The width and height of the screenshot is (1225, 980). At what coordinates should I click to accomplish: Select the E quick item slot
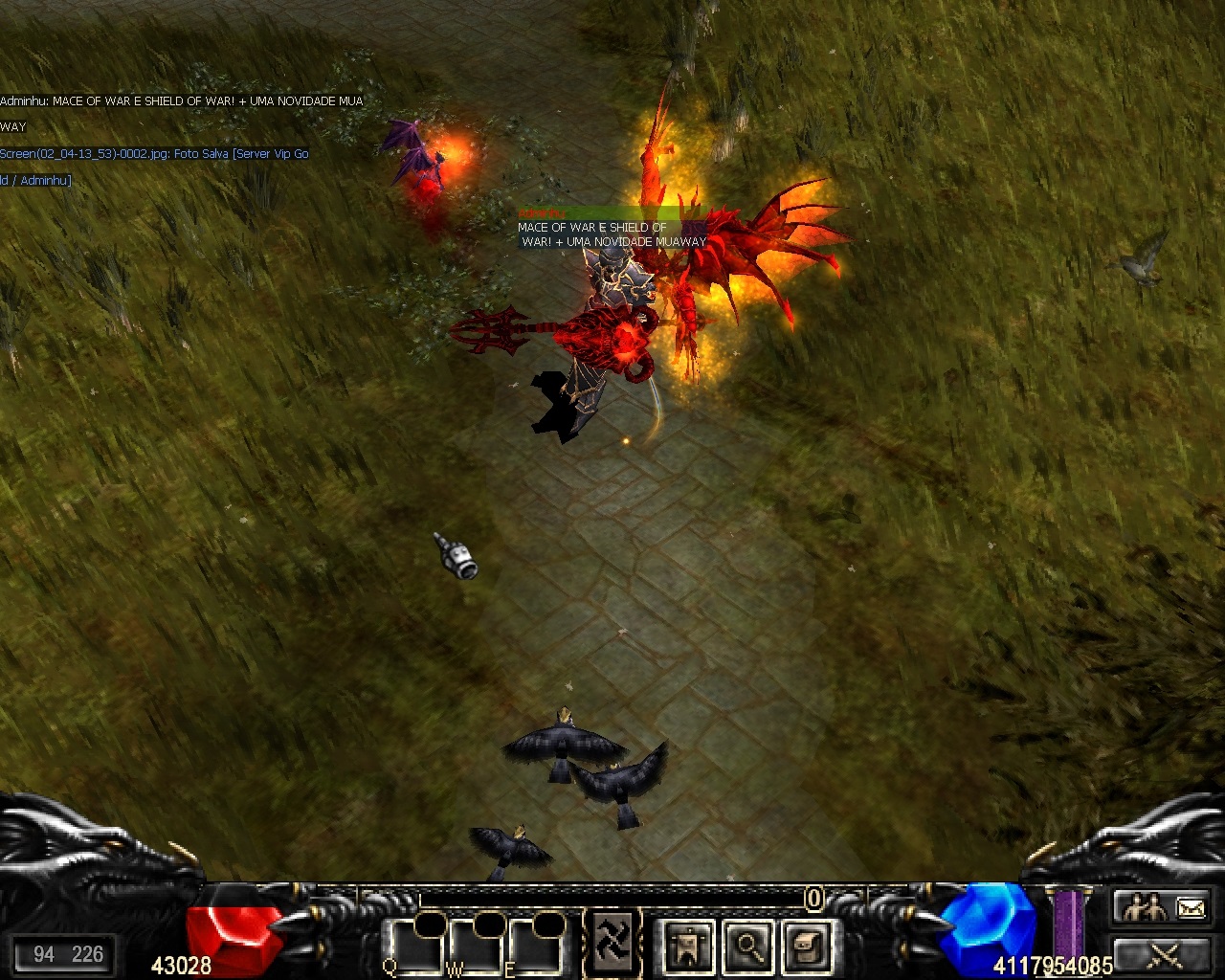[537, 947]
